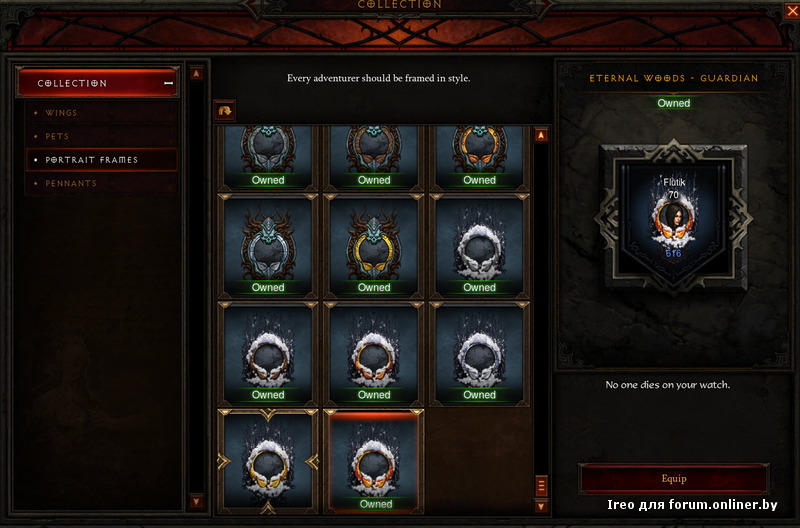800x528 pixels.
Task: Switch to the Pets category
Action: pyautogui.click(x=57, y=136)
